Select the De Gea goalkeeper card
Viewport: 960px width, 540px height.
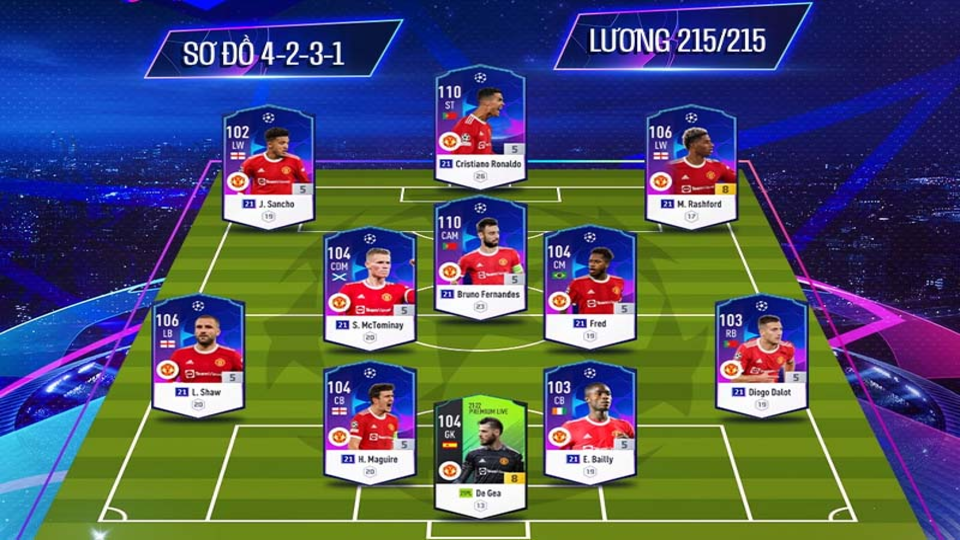pyautogui.click(x=480, y=455)
